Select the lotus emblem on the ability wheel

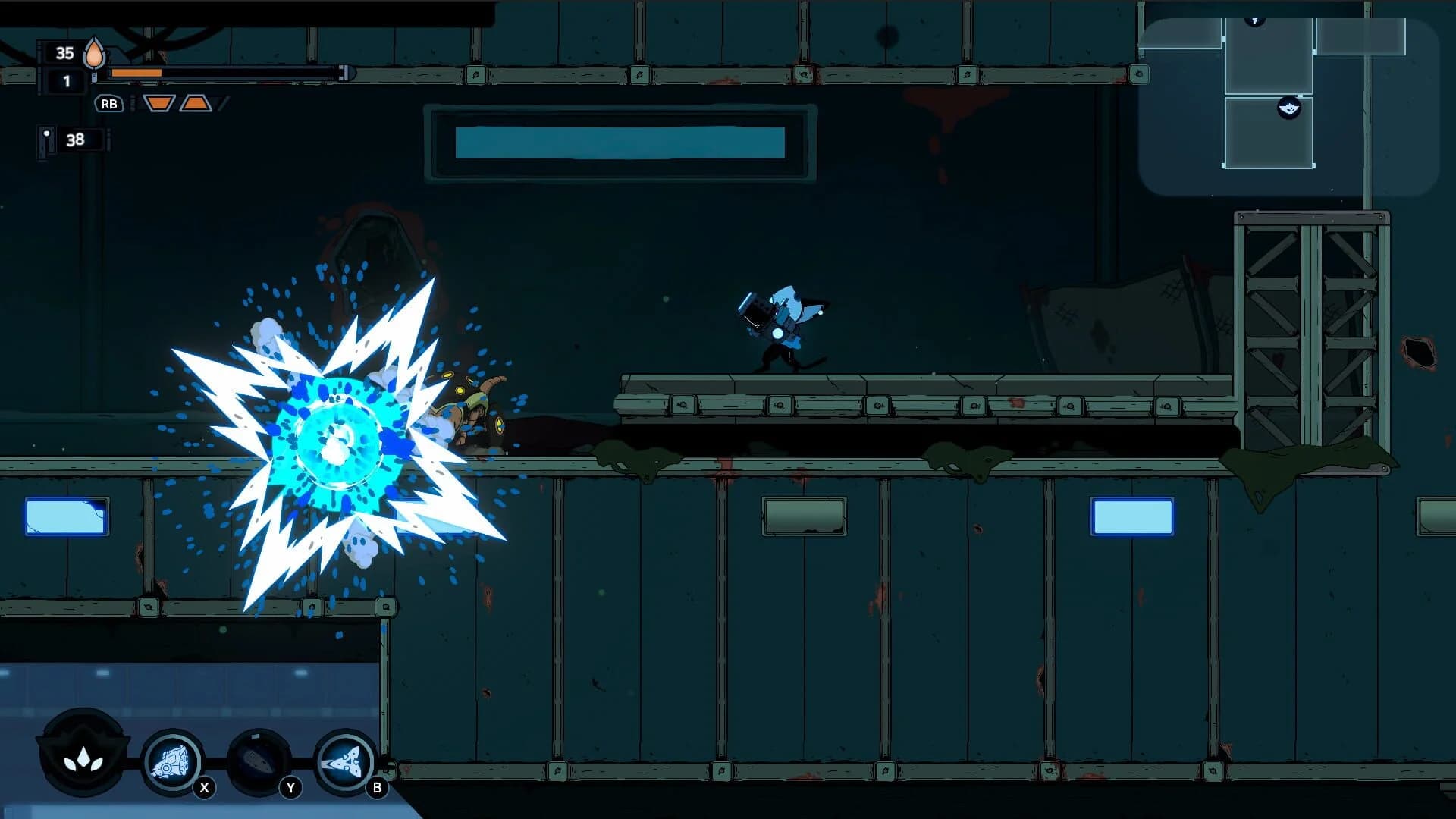(x=83, y=761)
